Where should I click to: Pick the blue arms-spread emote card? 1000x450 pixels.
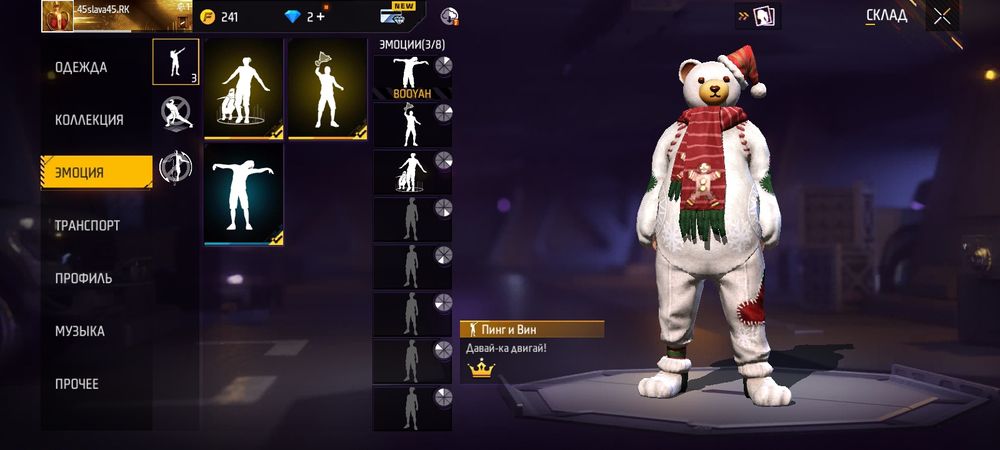[x=243, y=193]
